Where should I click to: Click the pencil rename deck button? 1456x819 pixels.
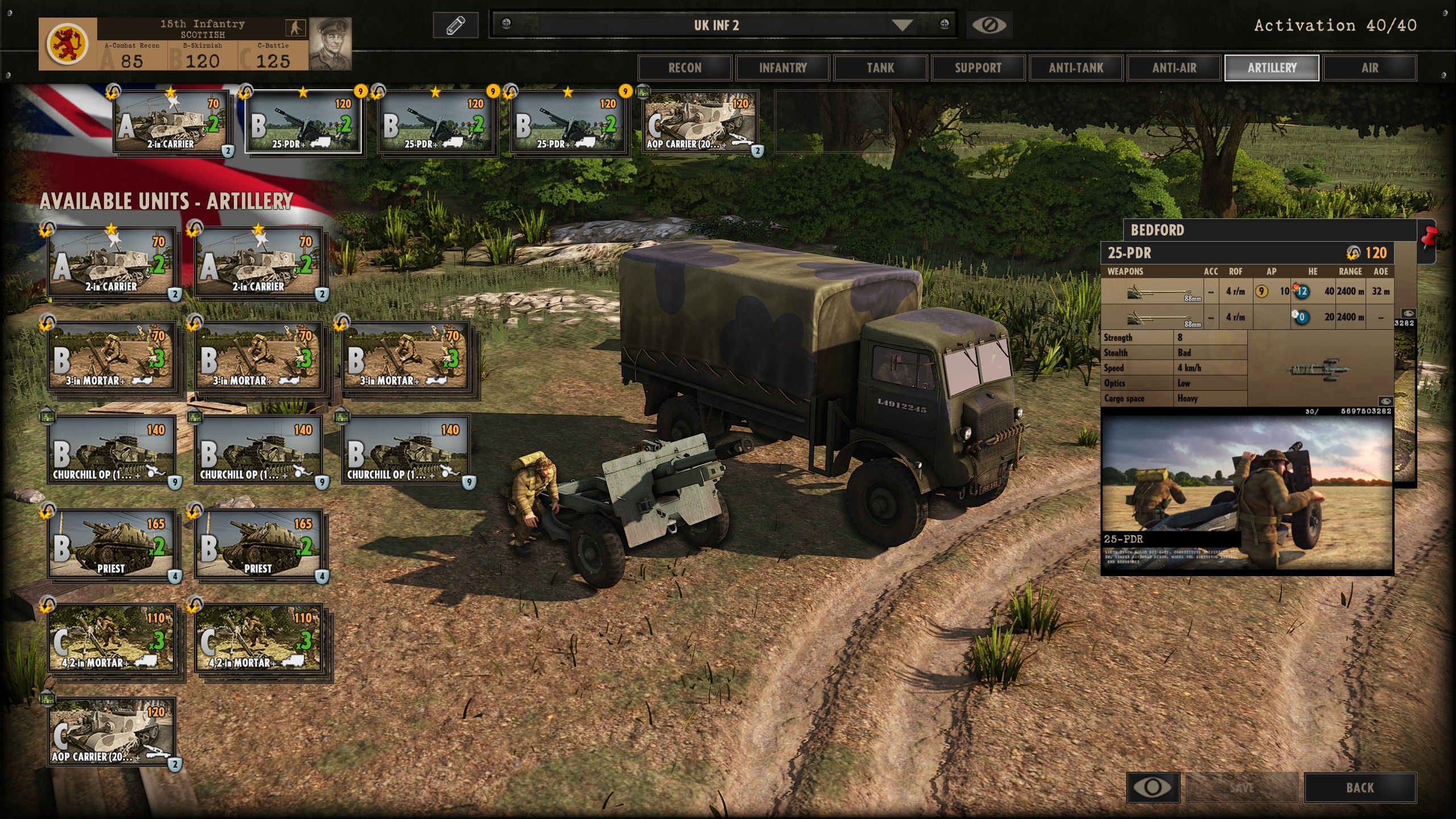tap(456, 25)
